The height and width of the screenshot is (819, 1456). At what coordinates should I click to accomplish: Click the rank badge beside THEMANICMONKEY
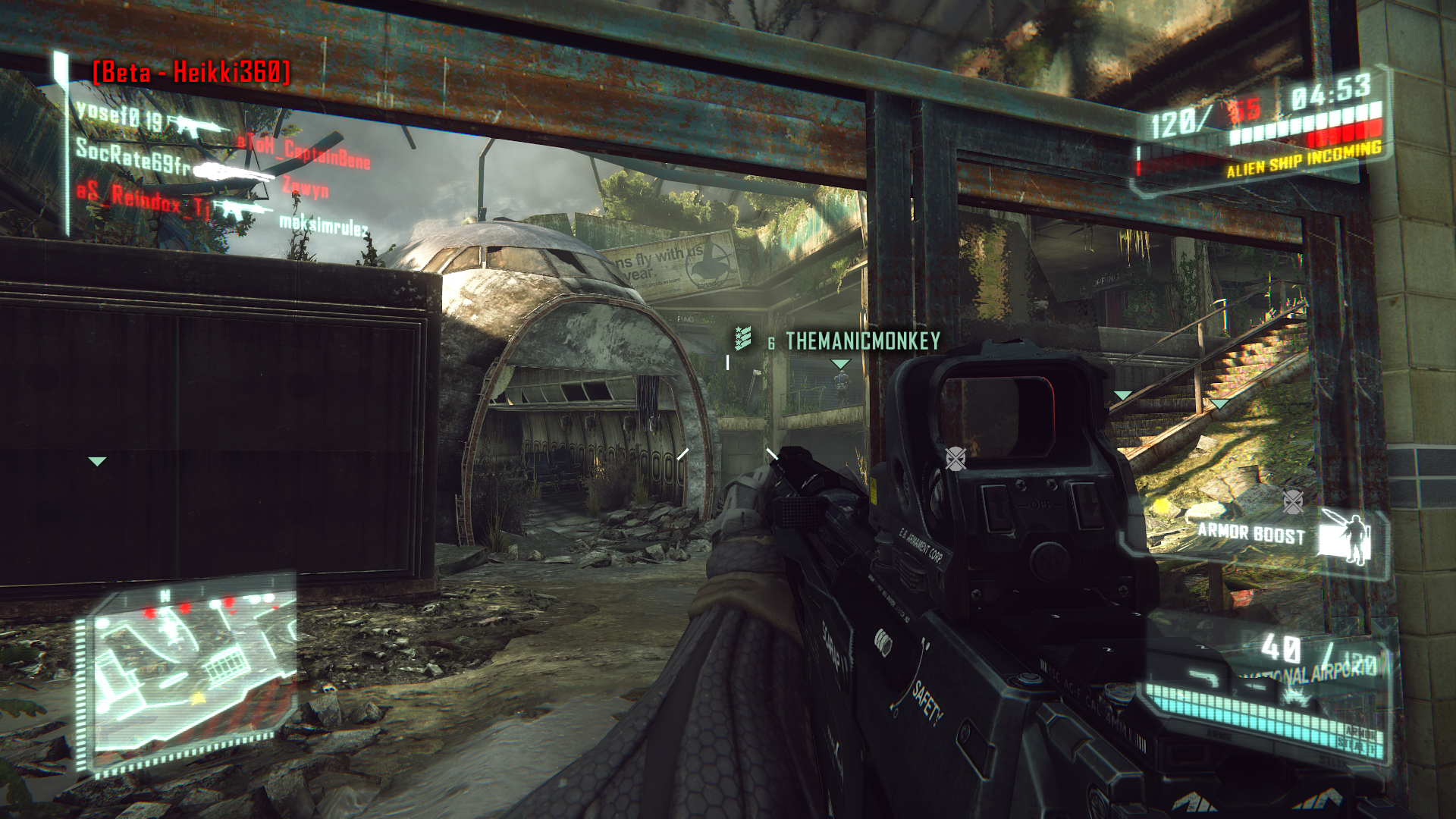742,338
